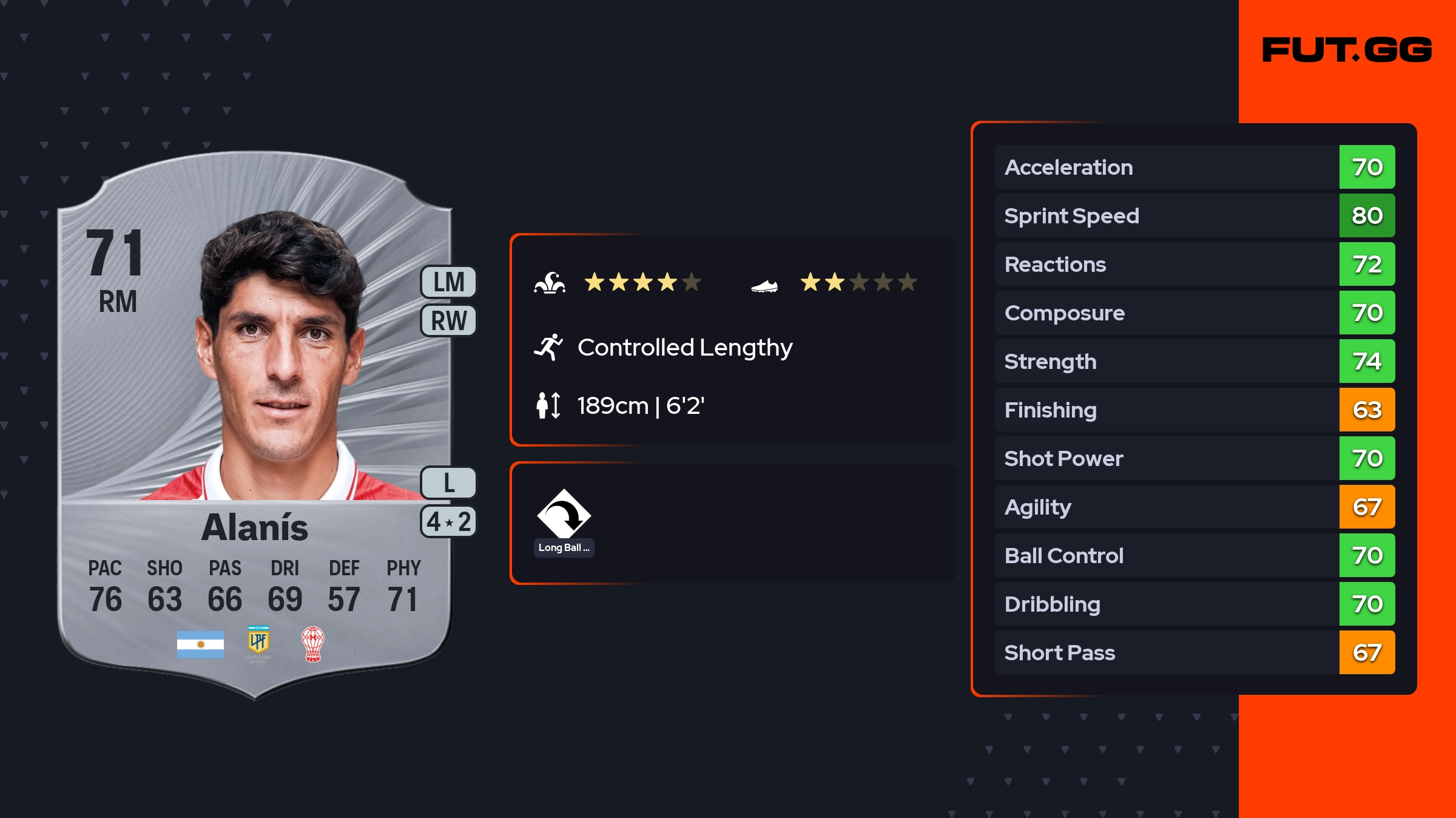This screenshot has height=818, width=1456.
Task: Click the LM alternate position badge
Action: pos(449,282)
